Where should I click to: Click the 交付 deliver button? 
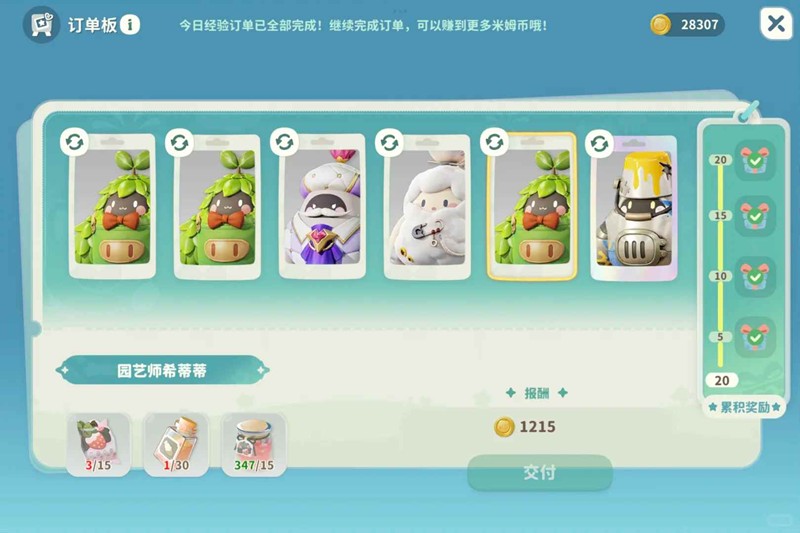[x=539, y=472]
